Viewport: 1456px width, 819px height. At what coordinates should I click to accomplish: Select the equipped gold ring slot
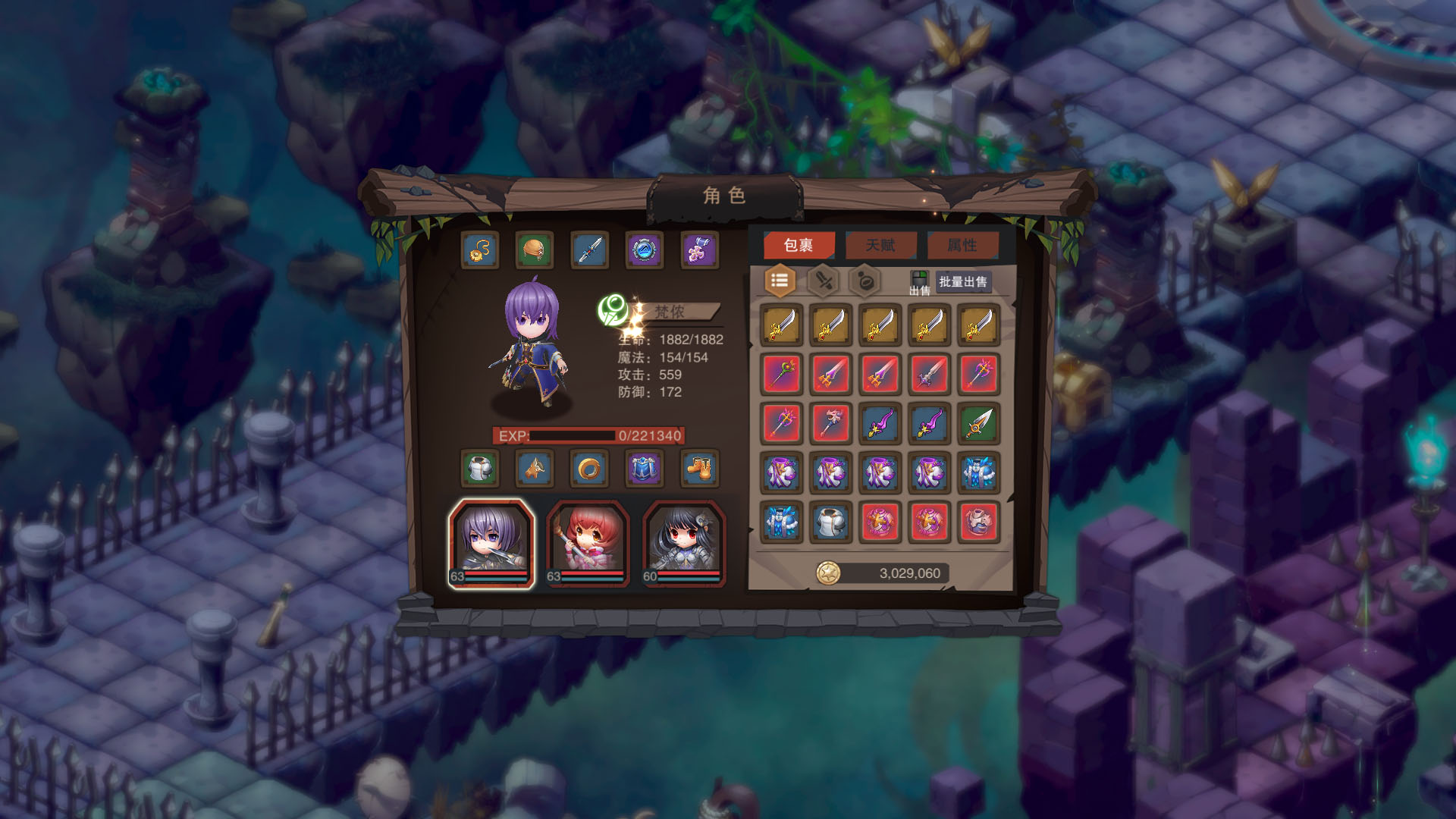(588, 469)
